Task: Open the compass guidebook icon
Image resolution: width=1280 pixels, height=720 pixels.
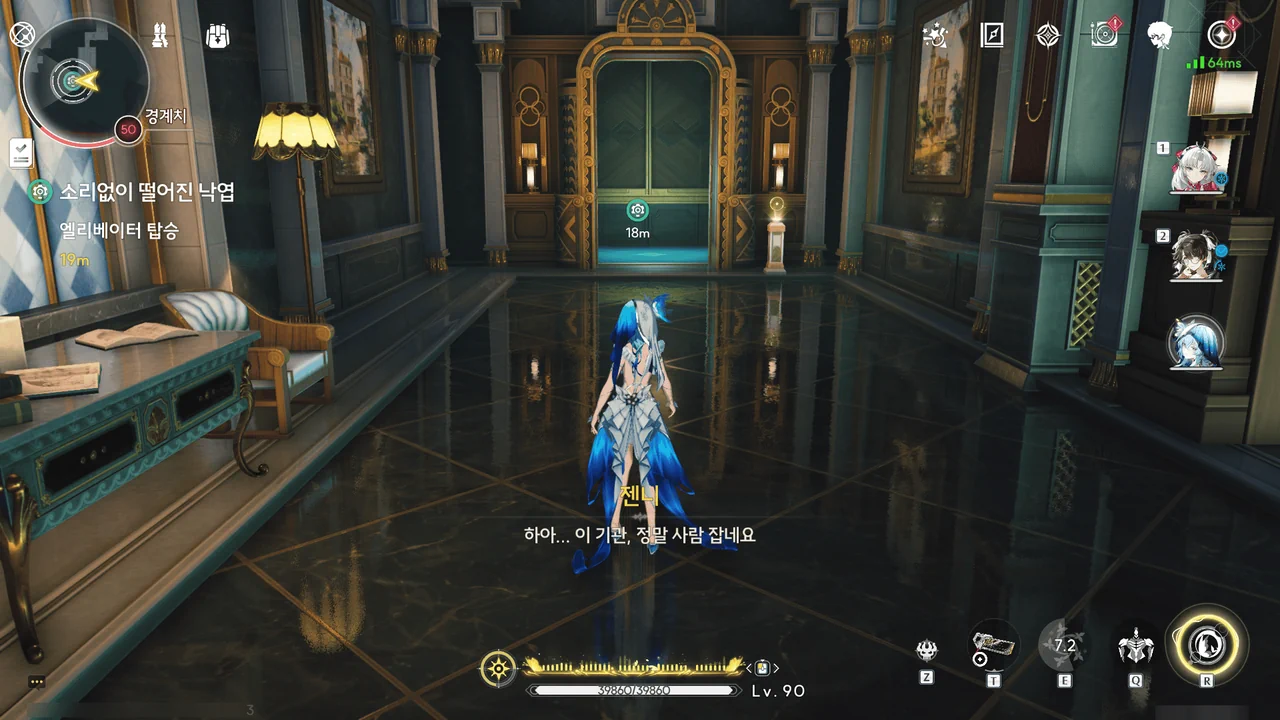Action: [992, 36]
